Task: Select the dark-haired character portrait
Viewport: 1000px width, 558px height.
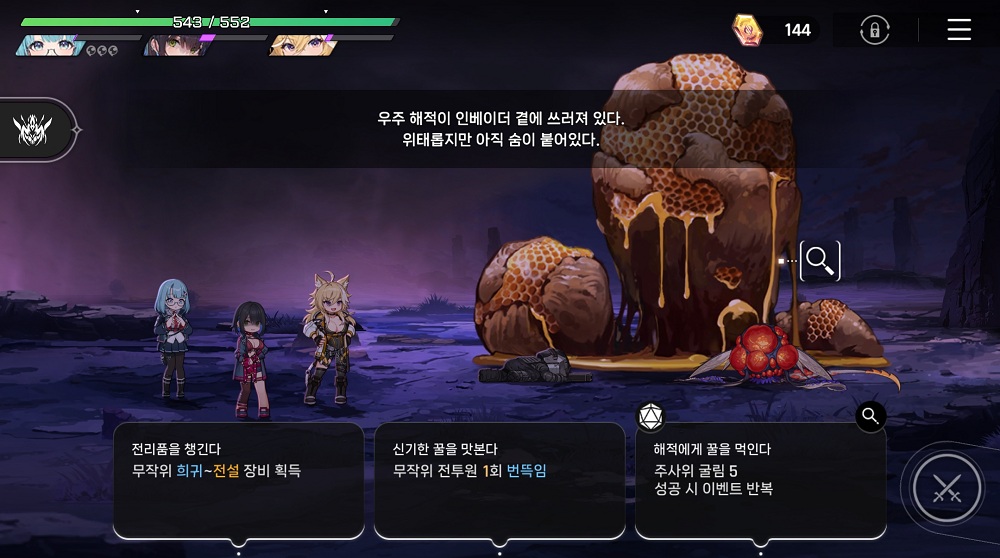Action: tap(173, 45)
